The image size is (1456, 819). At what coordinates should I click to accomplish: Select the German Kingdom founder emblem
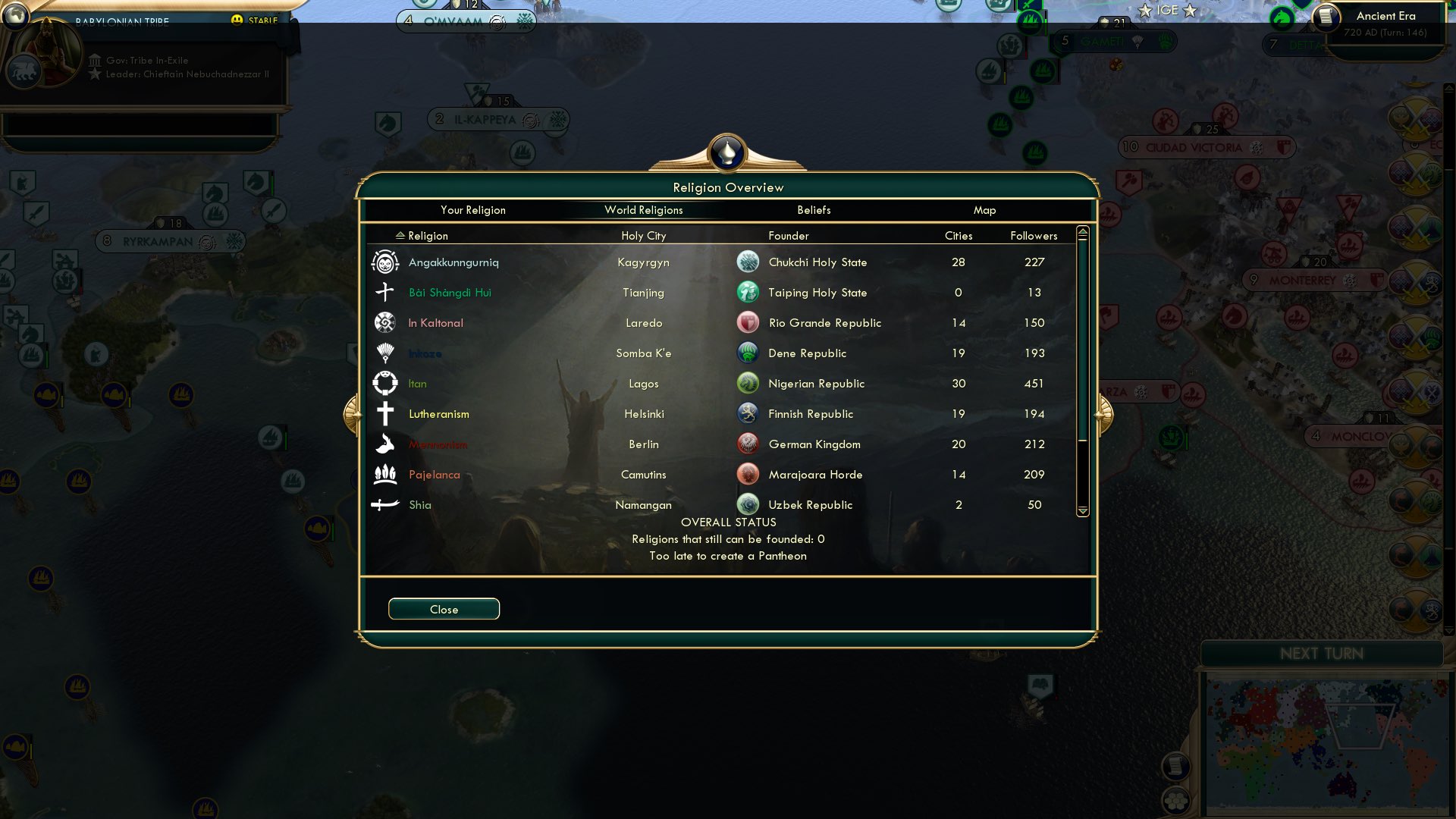[x=748, y=444]
